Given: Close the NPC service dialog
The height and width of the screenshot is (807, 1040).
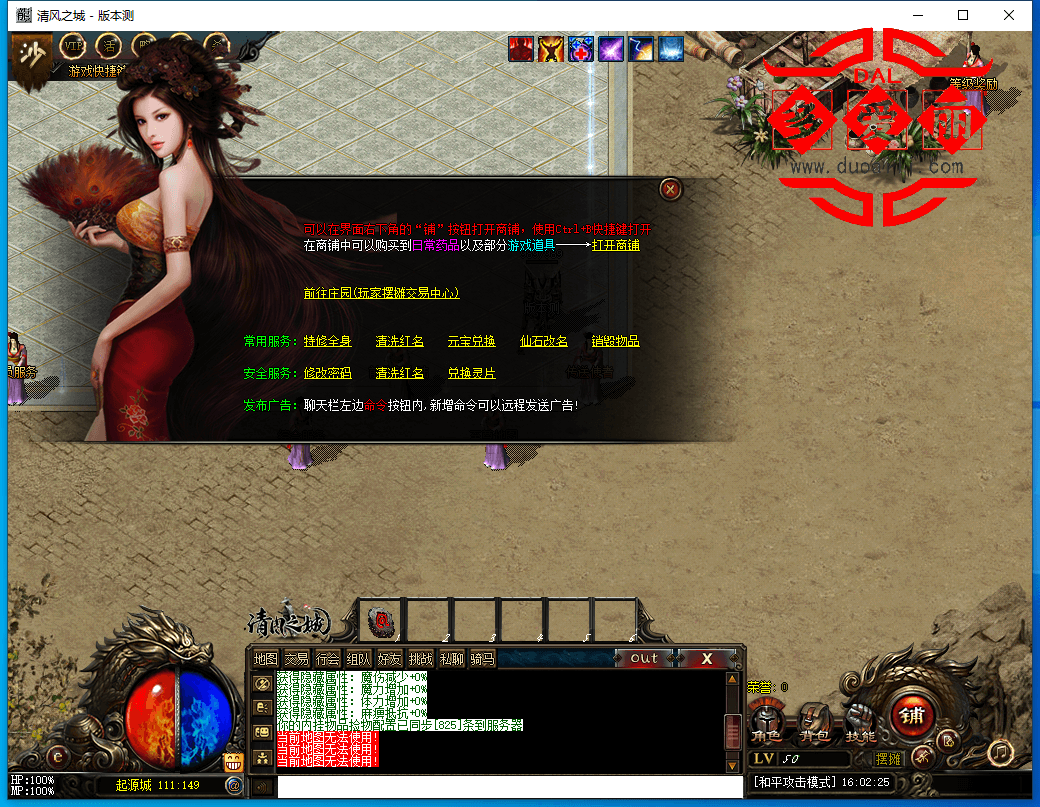Looking at the screenshot, I should coord(671,188).
